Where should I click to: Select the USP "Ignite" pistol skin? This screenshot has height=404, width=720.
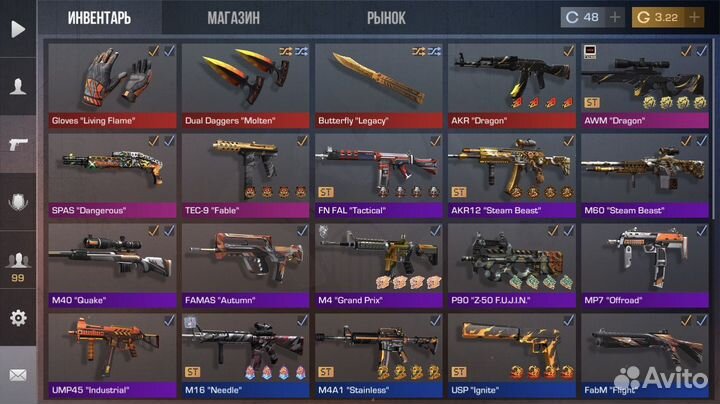(x=511, y=354)
